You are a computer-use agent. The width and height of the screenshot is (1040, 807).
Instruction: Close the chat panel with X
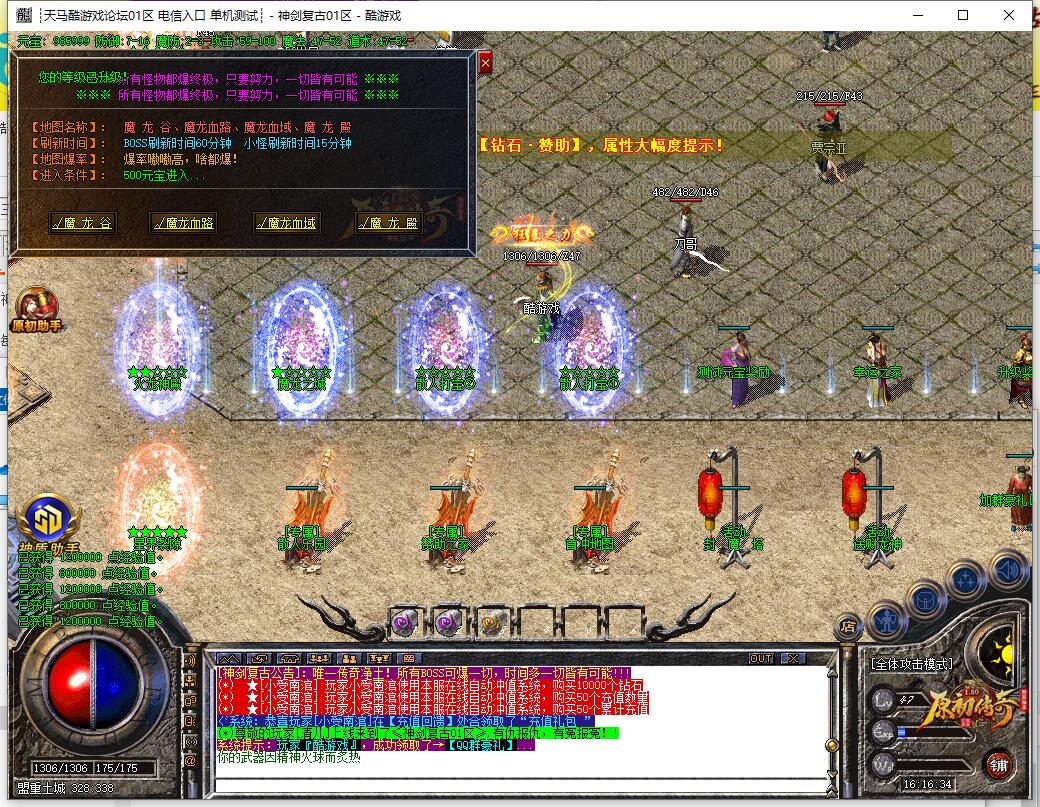792,658
